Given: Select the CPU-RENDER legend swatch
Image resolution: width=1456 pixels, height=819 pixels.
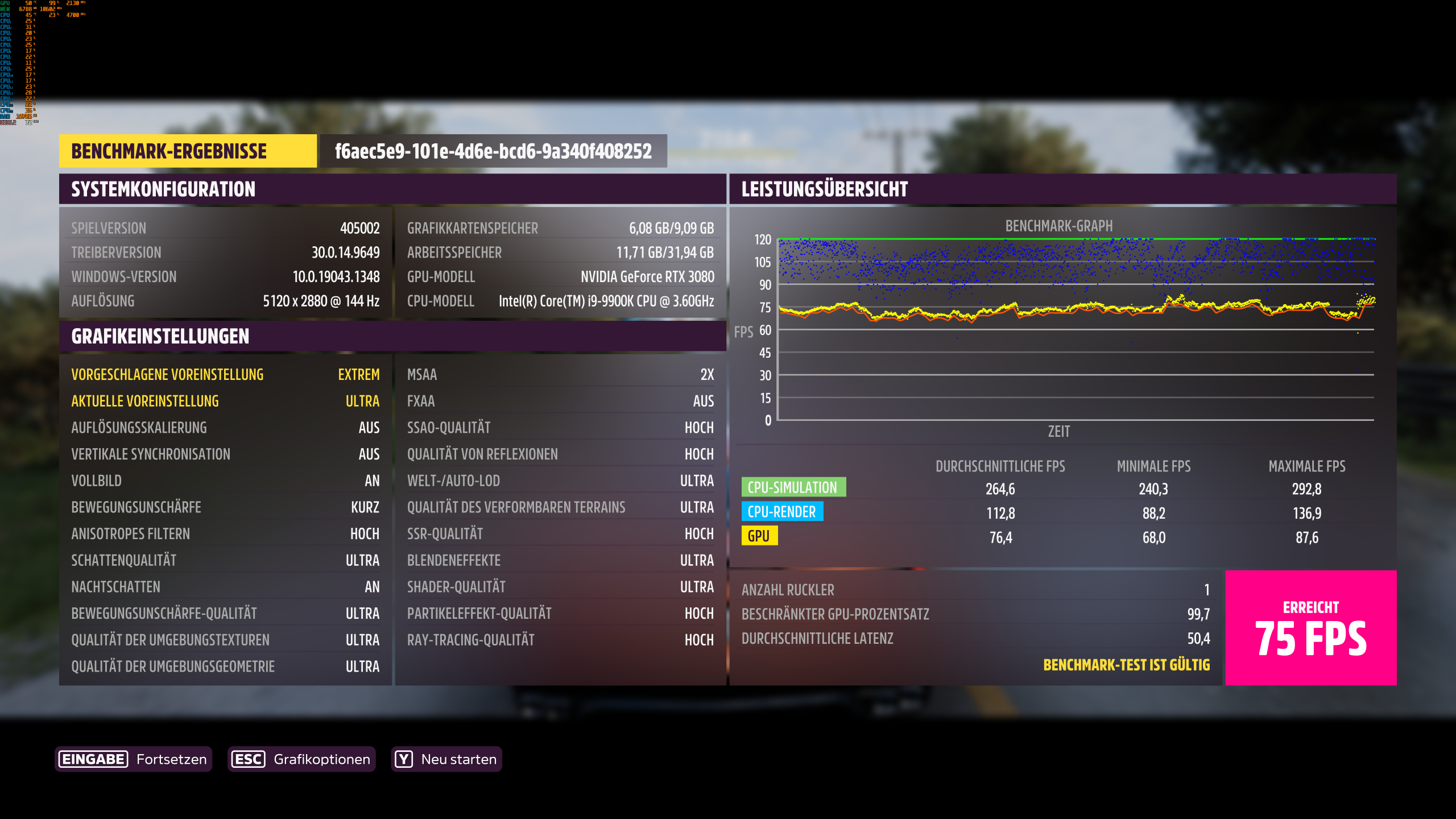Looking at the screenshot, I should 783,512.
